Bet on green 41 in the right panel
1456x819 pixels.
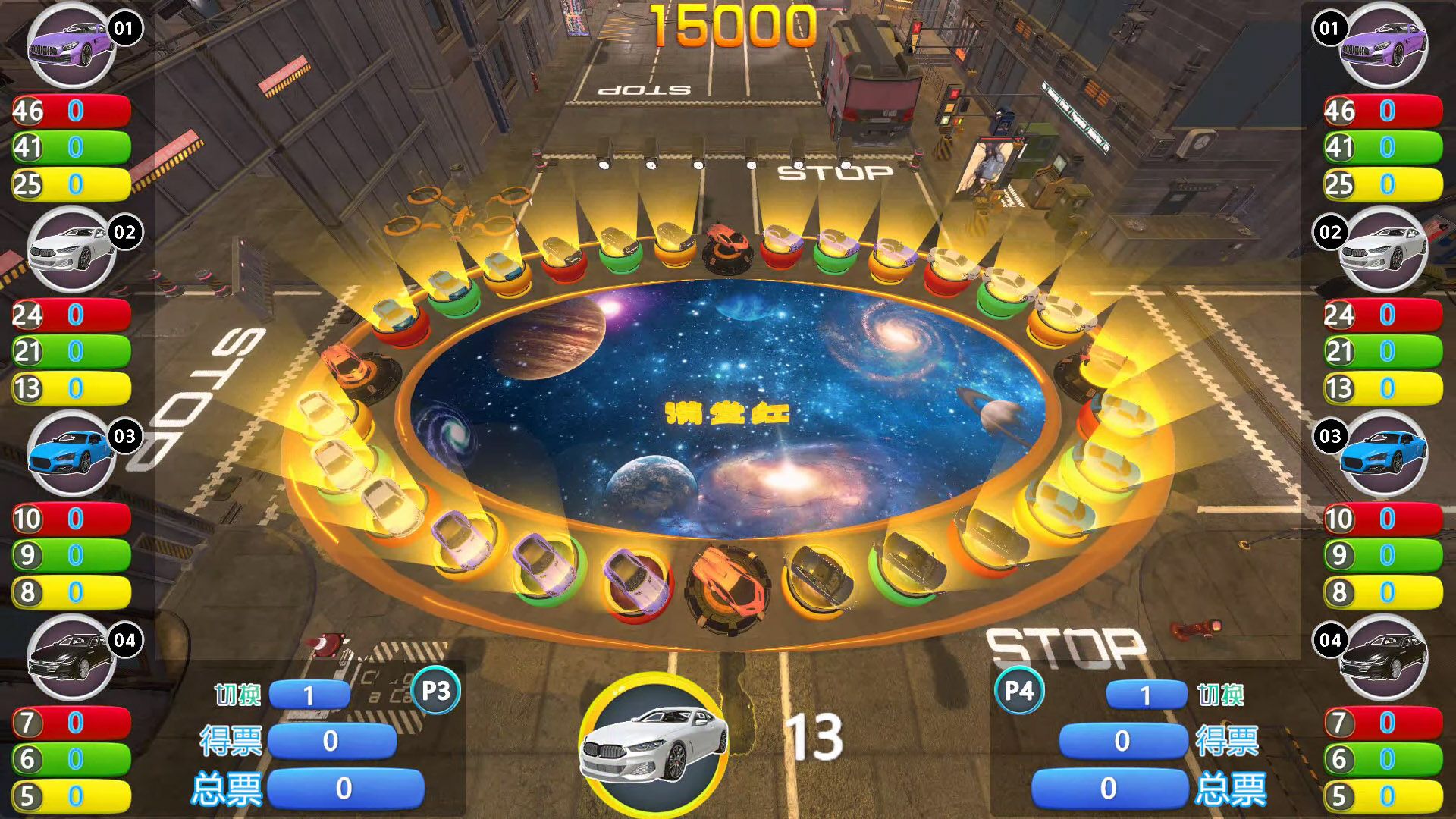[1382, 147]
